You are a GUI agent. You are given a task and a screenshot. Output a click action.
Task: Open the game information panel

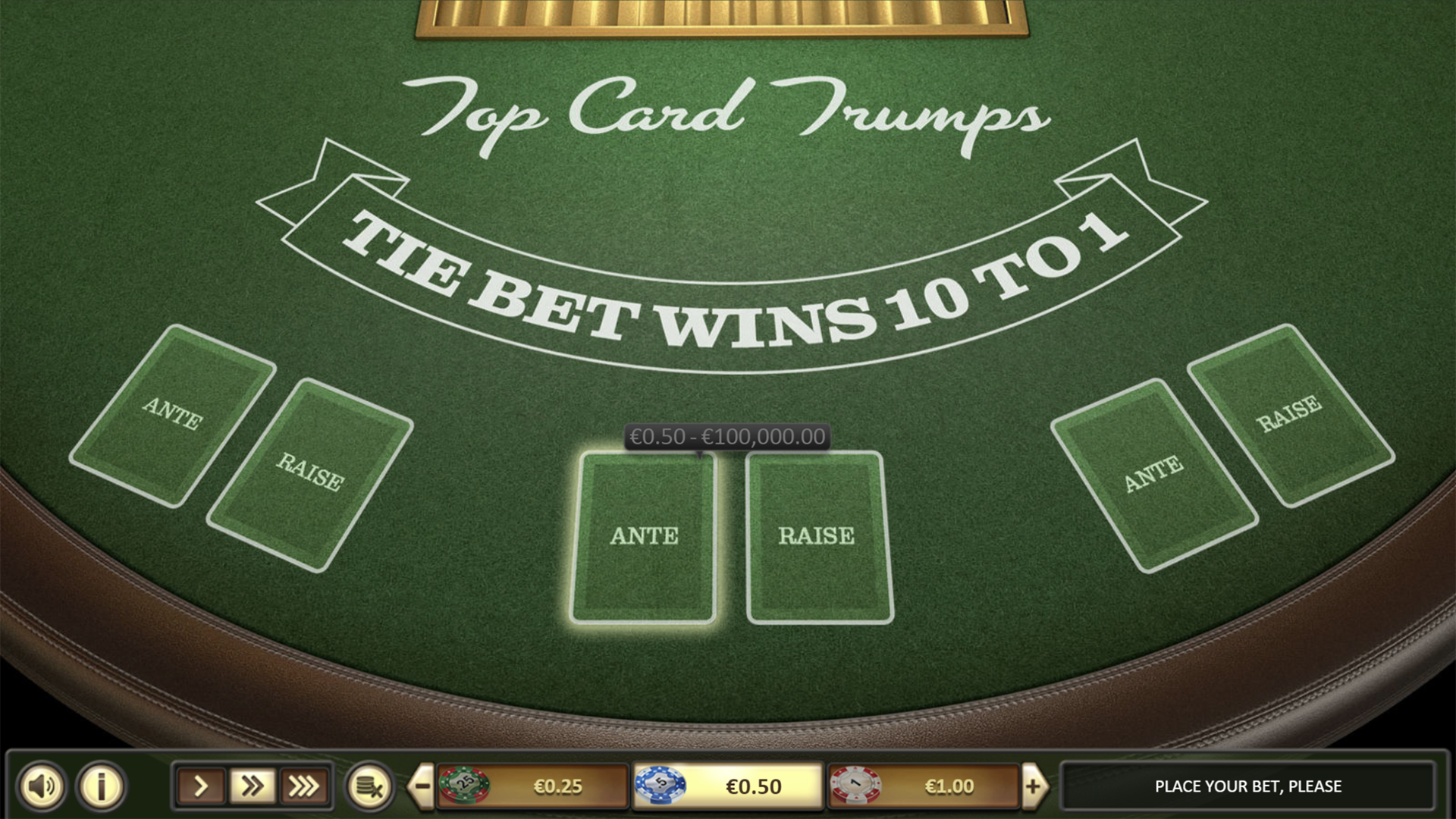(99, 786)
